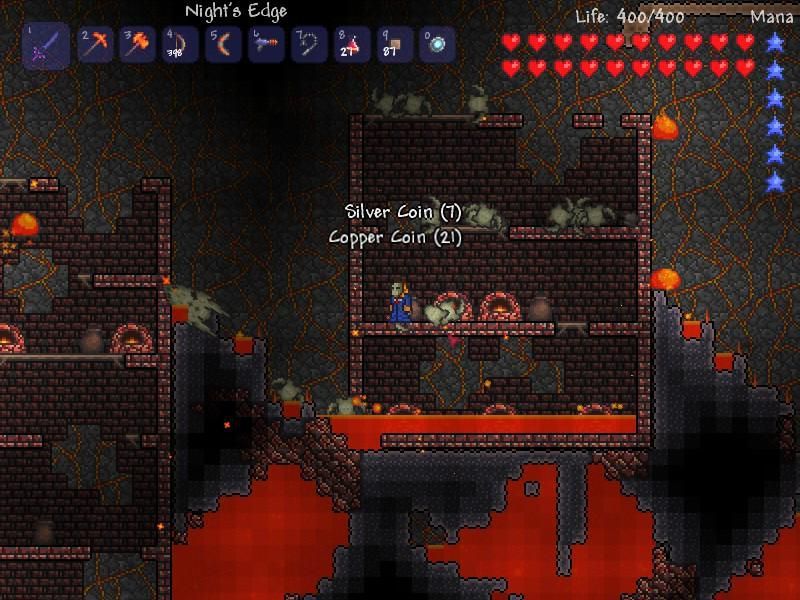
Task: Switch to the blue gun slot
Action: (266, 45)
